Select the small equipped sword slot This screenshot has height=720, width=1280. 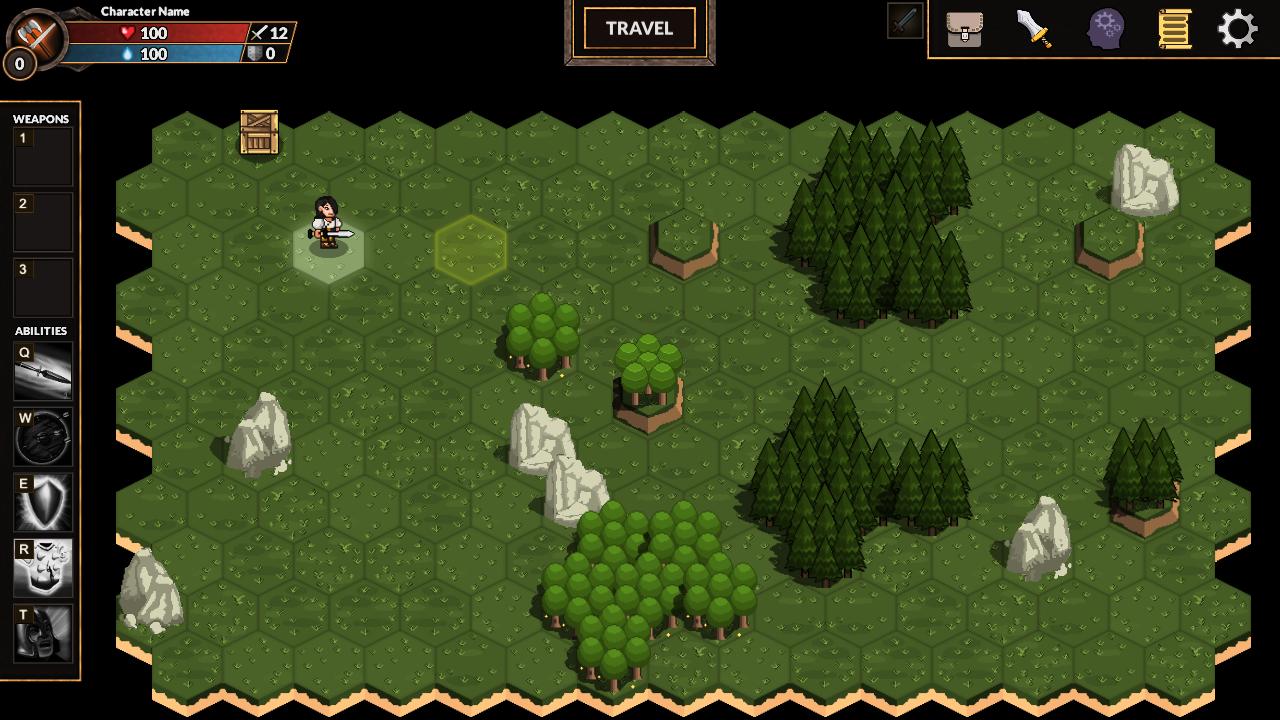click(x=905, y=21)
